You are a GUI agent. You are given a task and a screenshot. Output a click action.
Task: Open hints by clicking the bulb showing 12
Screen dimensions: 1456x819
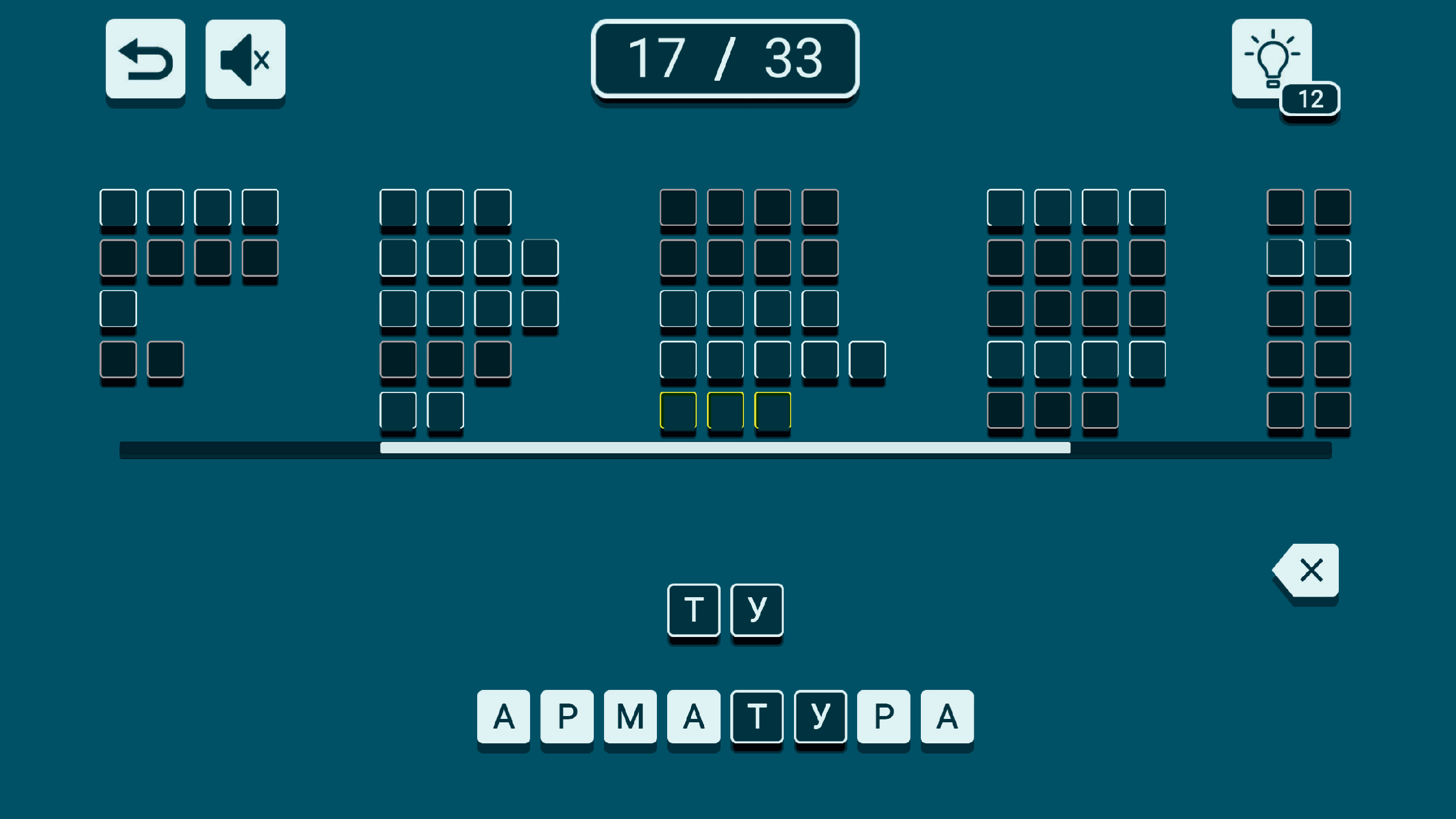coord(1272,60)
